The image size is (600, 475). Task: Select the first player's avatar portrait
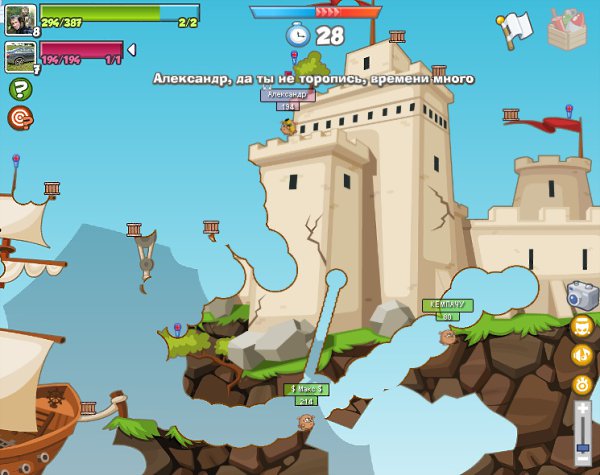20,19
